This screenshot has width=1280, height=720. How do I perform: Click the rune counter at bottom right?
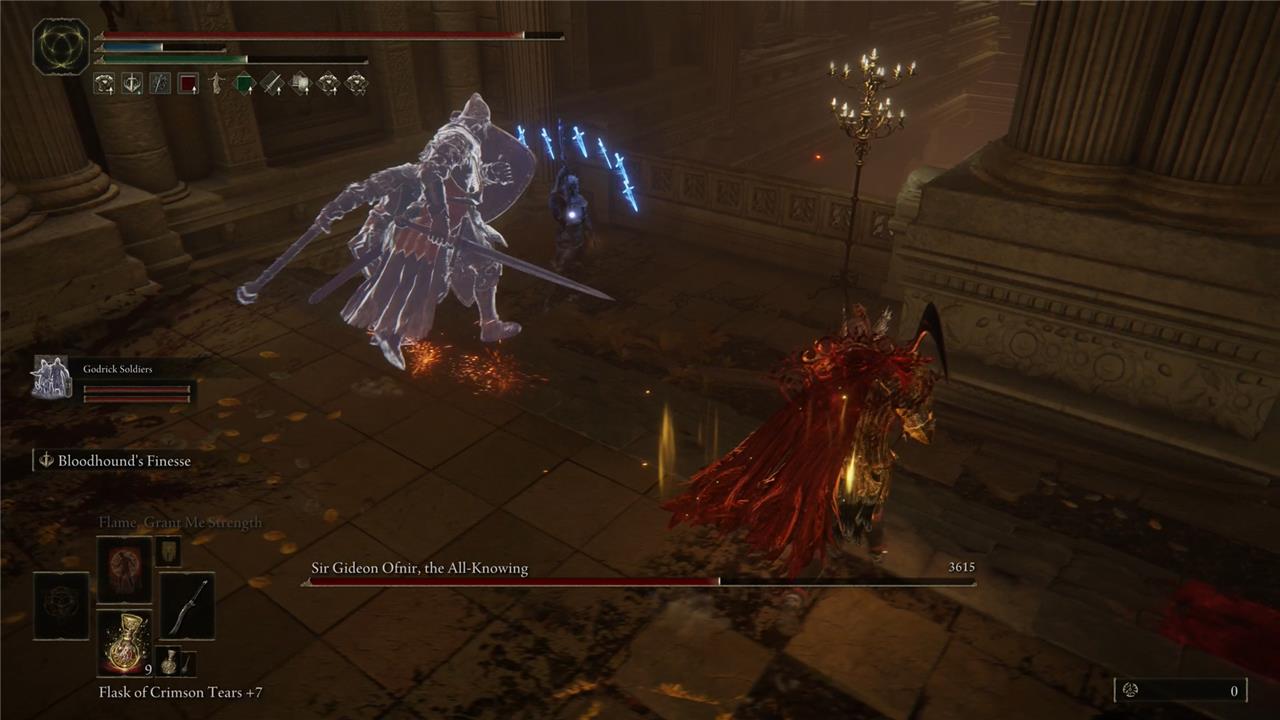pos(1180,691)
